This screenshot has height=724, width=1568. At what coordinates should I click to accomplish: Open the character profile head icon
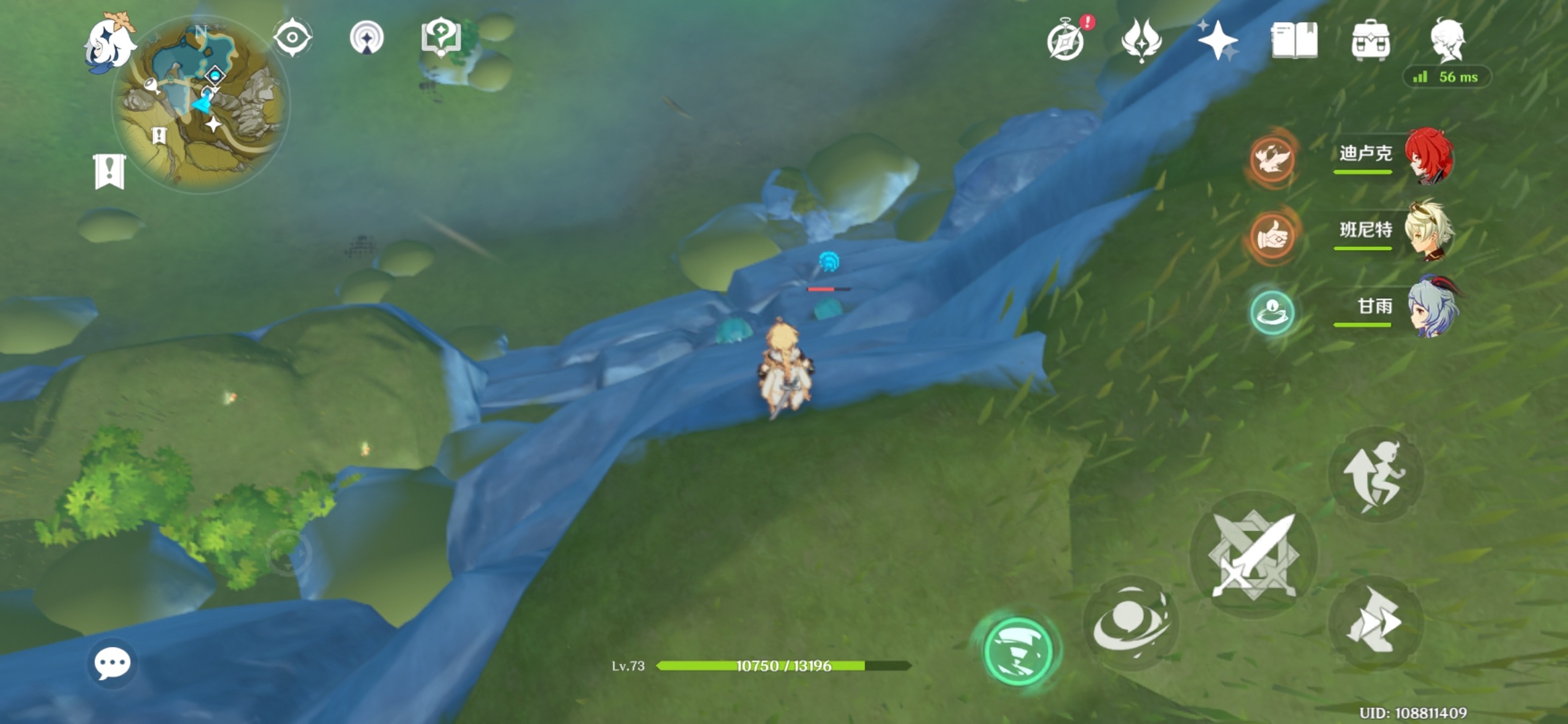pyautogui.click(x=1447, y=40)
